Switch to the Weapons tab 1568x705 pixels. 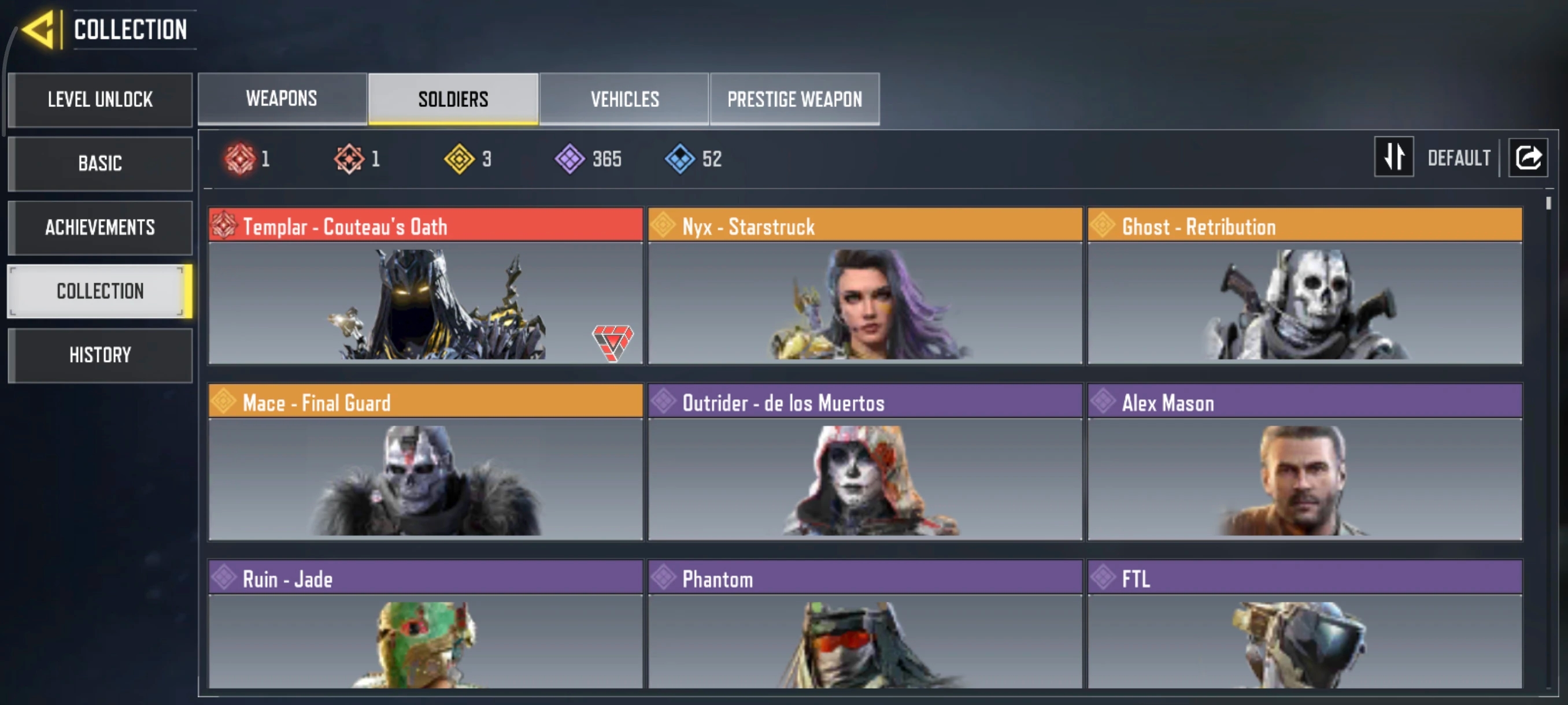pos(282,99)
